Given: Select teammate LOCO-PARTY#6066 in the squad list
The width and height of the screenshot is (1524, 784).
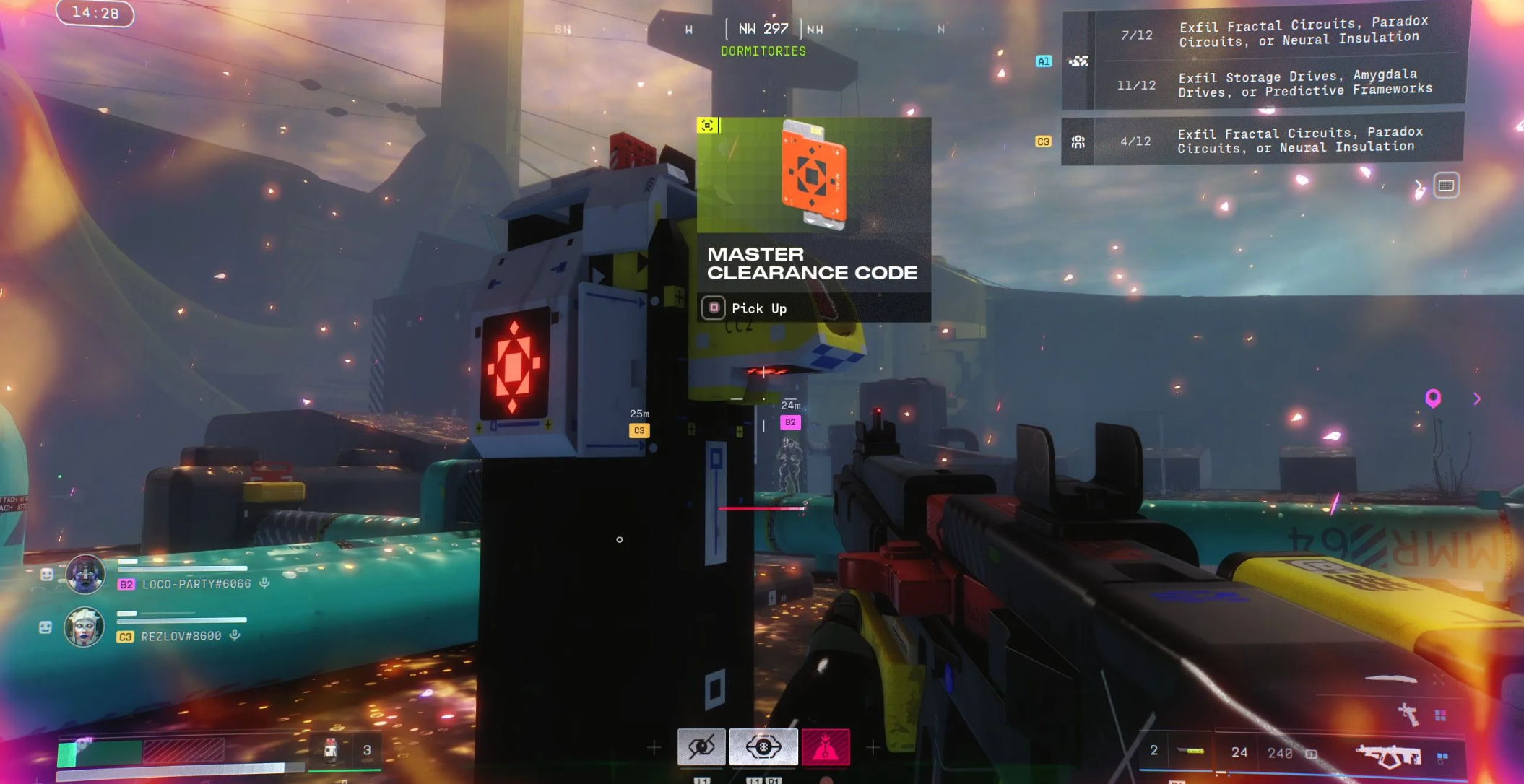Looking at the screenshot, I should pyautogui.click(x=196, y=584).
